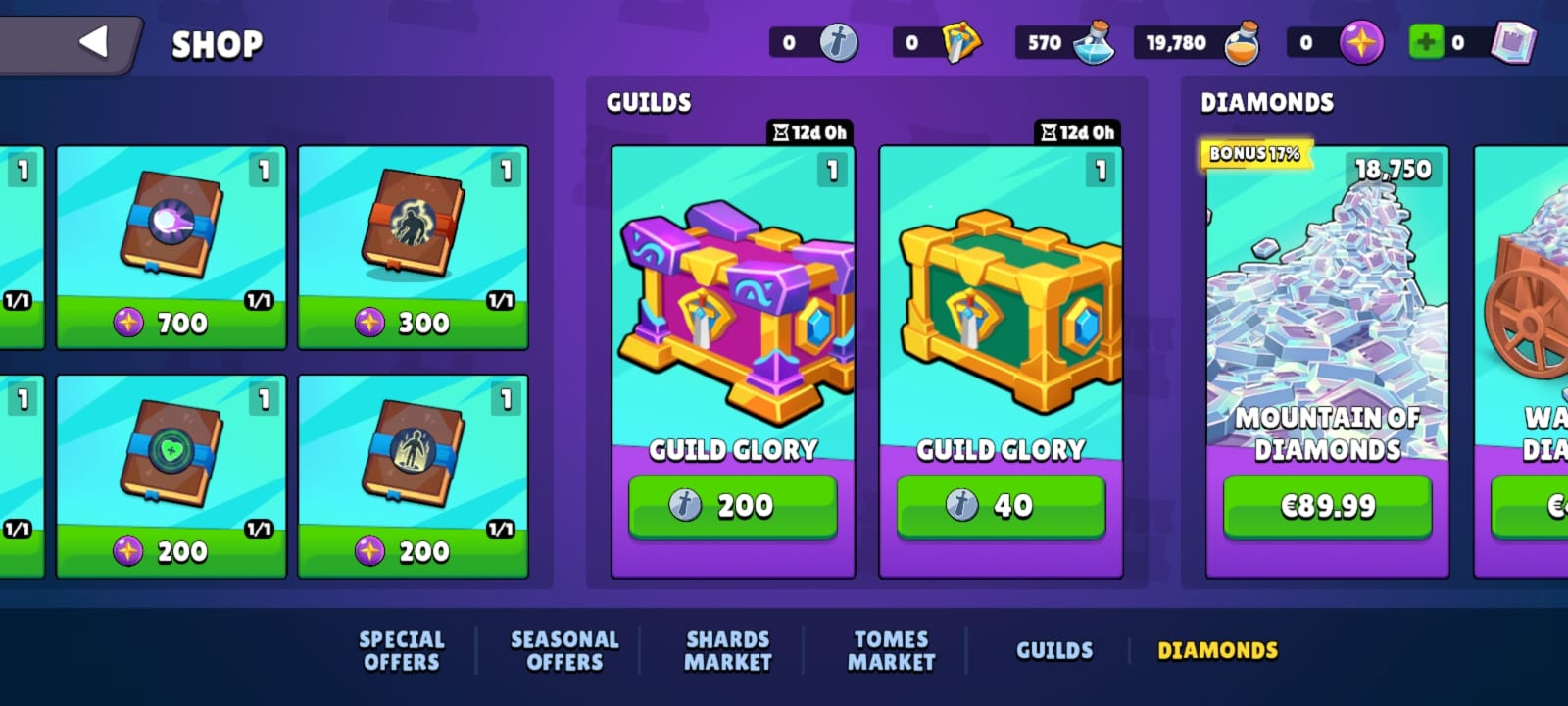Viewport: 1568px width, 706px height.
Task: Open the Shards Market tab
Action: point(728,650)
